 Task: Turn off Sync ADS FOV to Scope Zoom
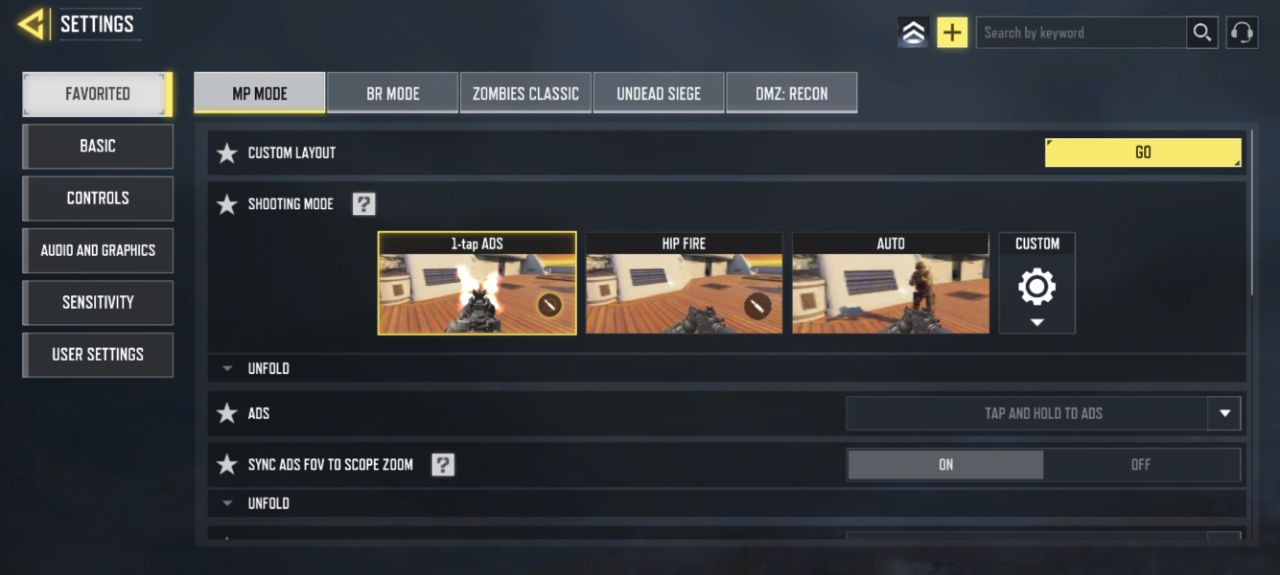1141,465
